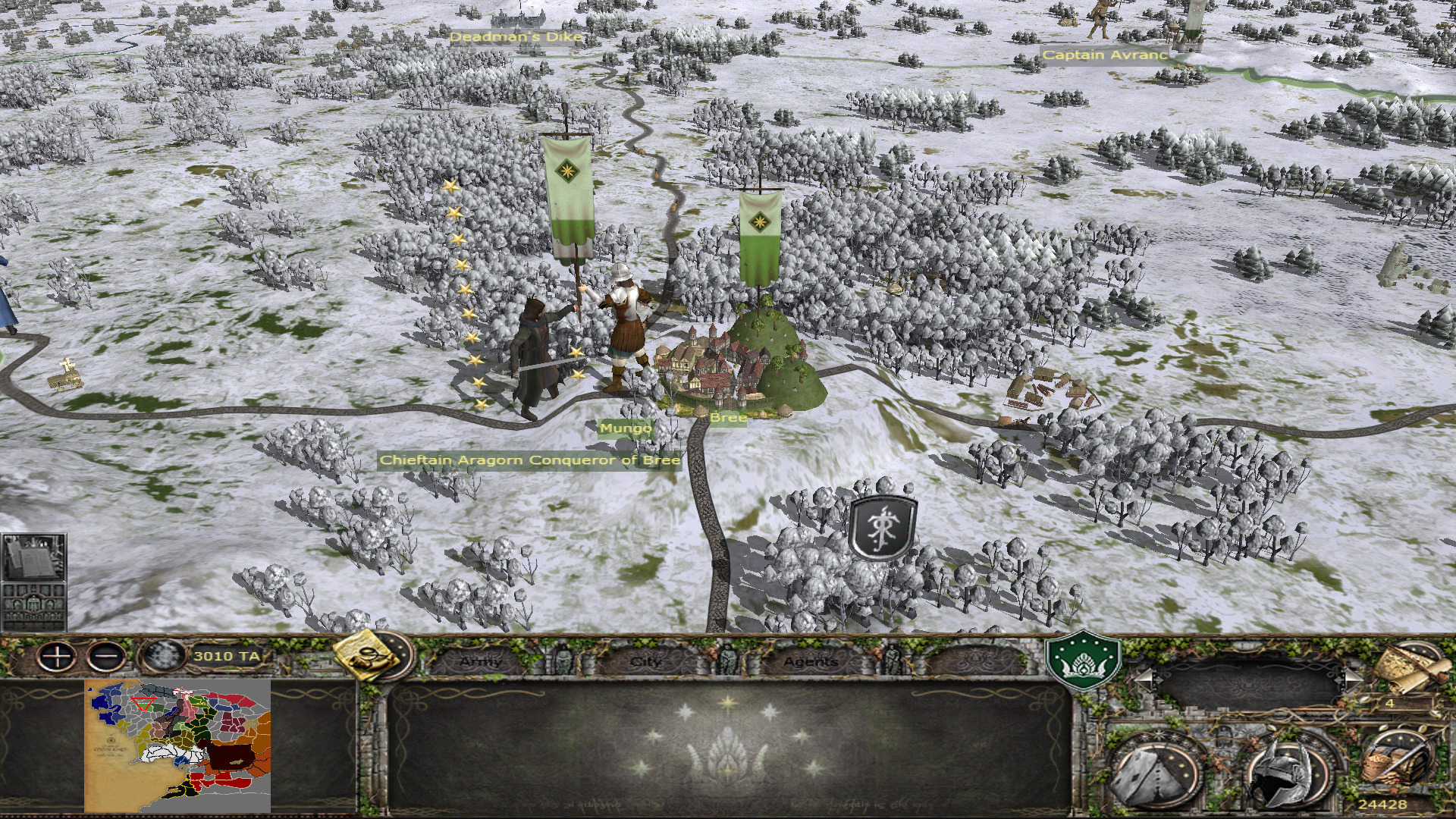The image size is (1456, 819).
Task: Switch to the Army tab
Action: [x=482, y=661]
